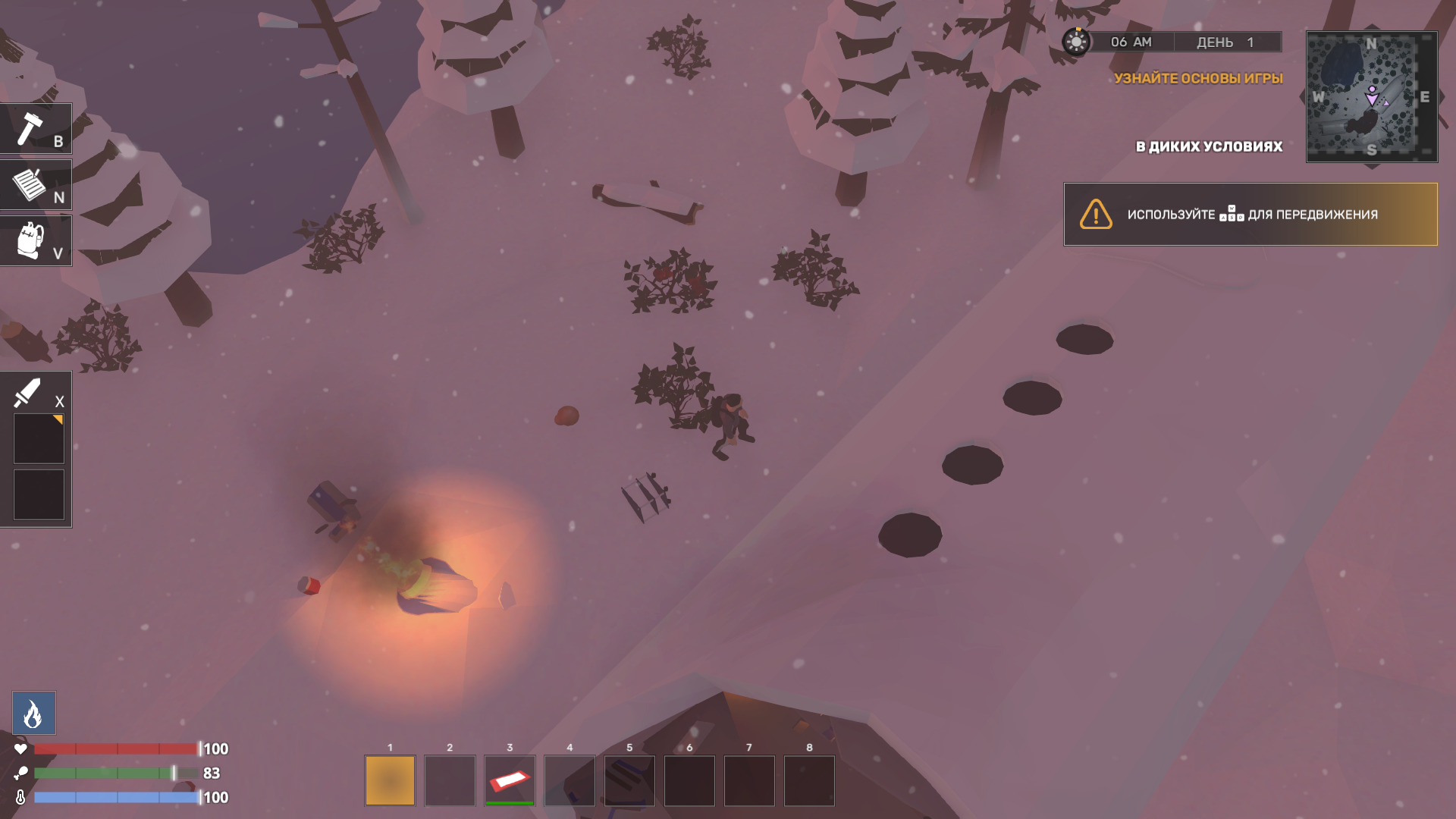Screen dimensions: 1456x819
Task: Click the movement tutorial hint banner
Action: [x=1250, y=215]
